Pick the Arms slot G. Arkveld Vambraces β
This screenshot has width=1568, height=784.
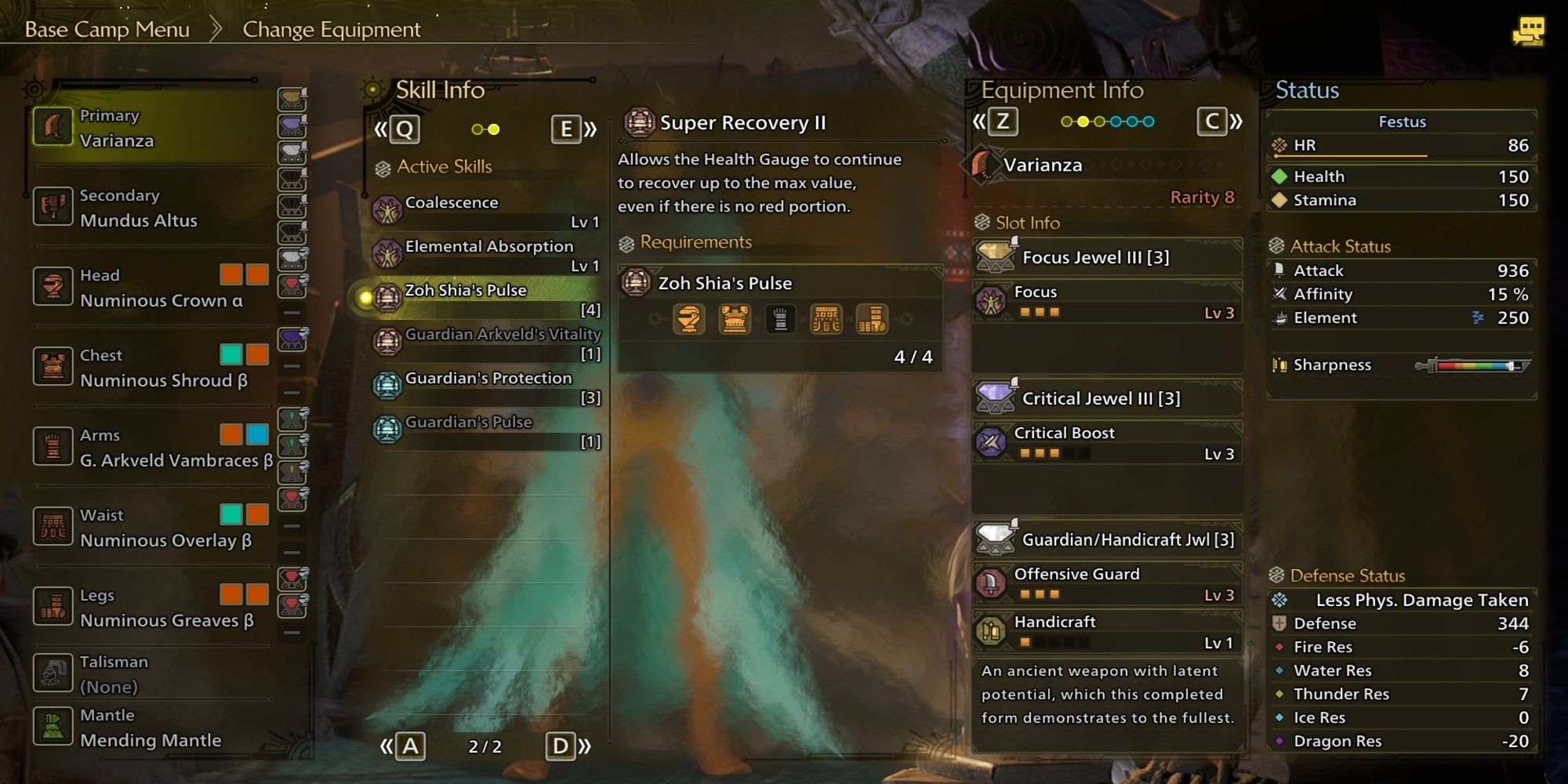[x=149, y=448]
